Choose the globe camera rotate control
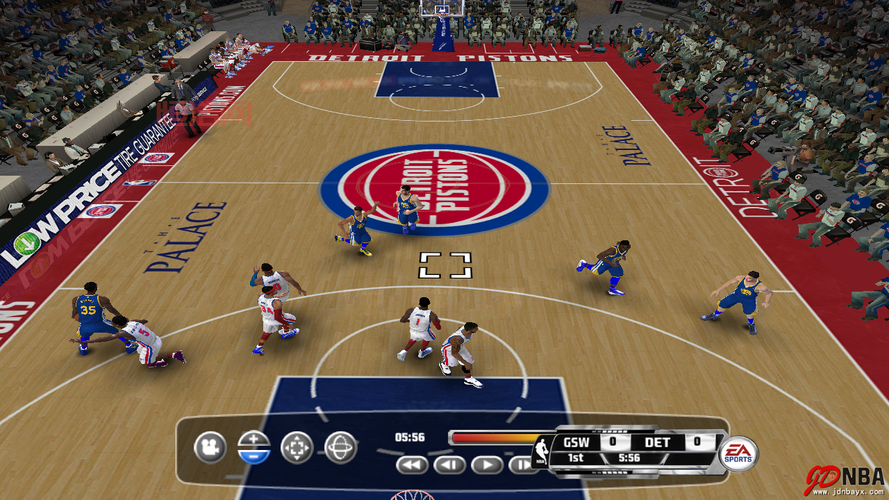Screen dimensions: 889x500 tap(341, 447)
